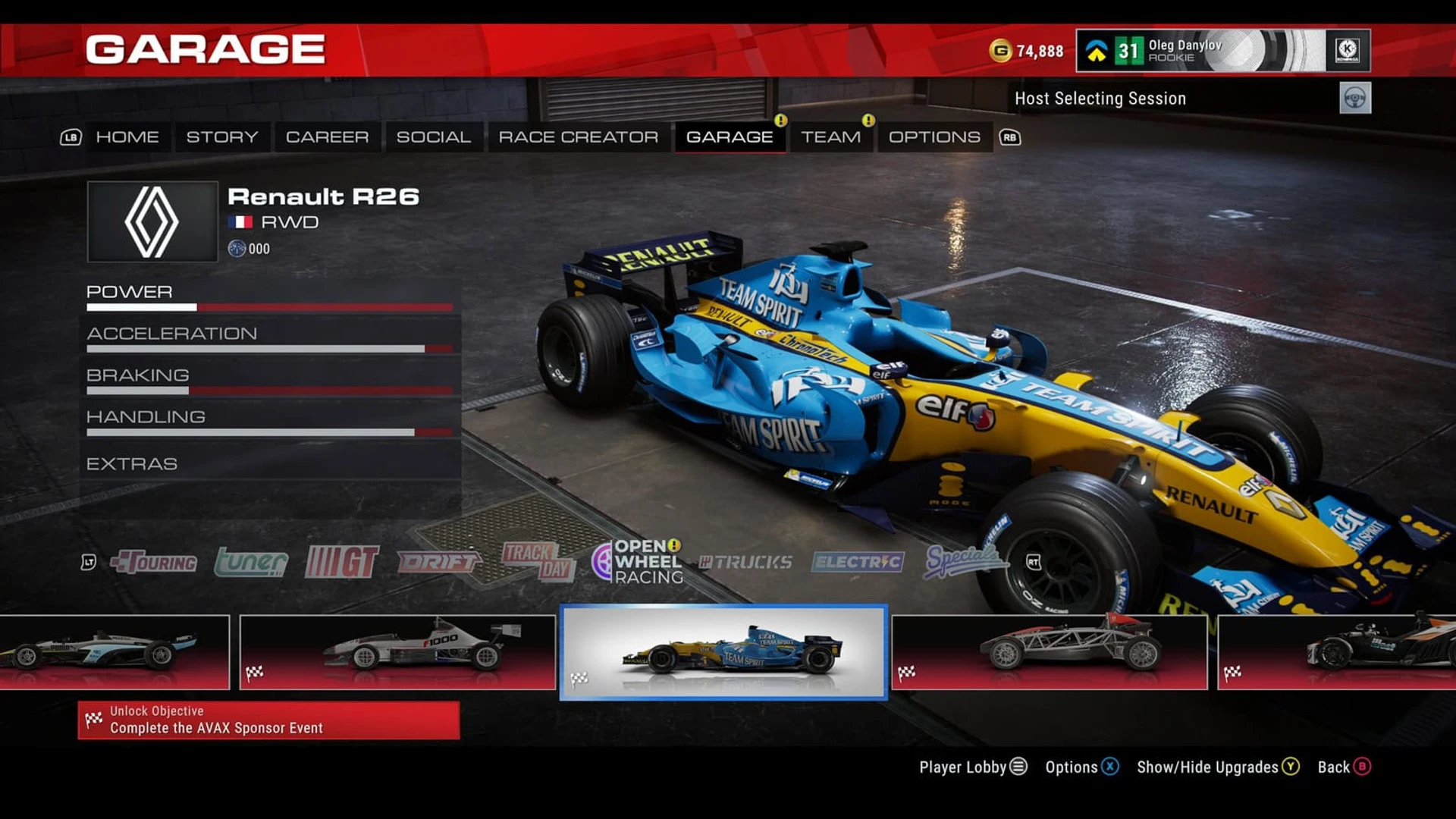The width and height of the screenshot is (1456, 819).
Task: Switch to the Trucks class
Action: tap(745, 562)
